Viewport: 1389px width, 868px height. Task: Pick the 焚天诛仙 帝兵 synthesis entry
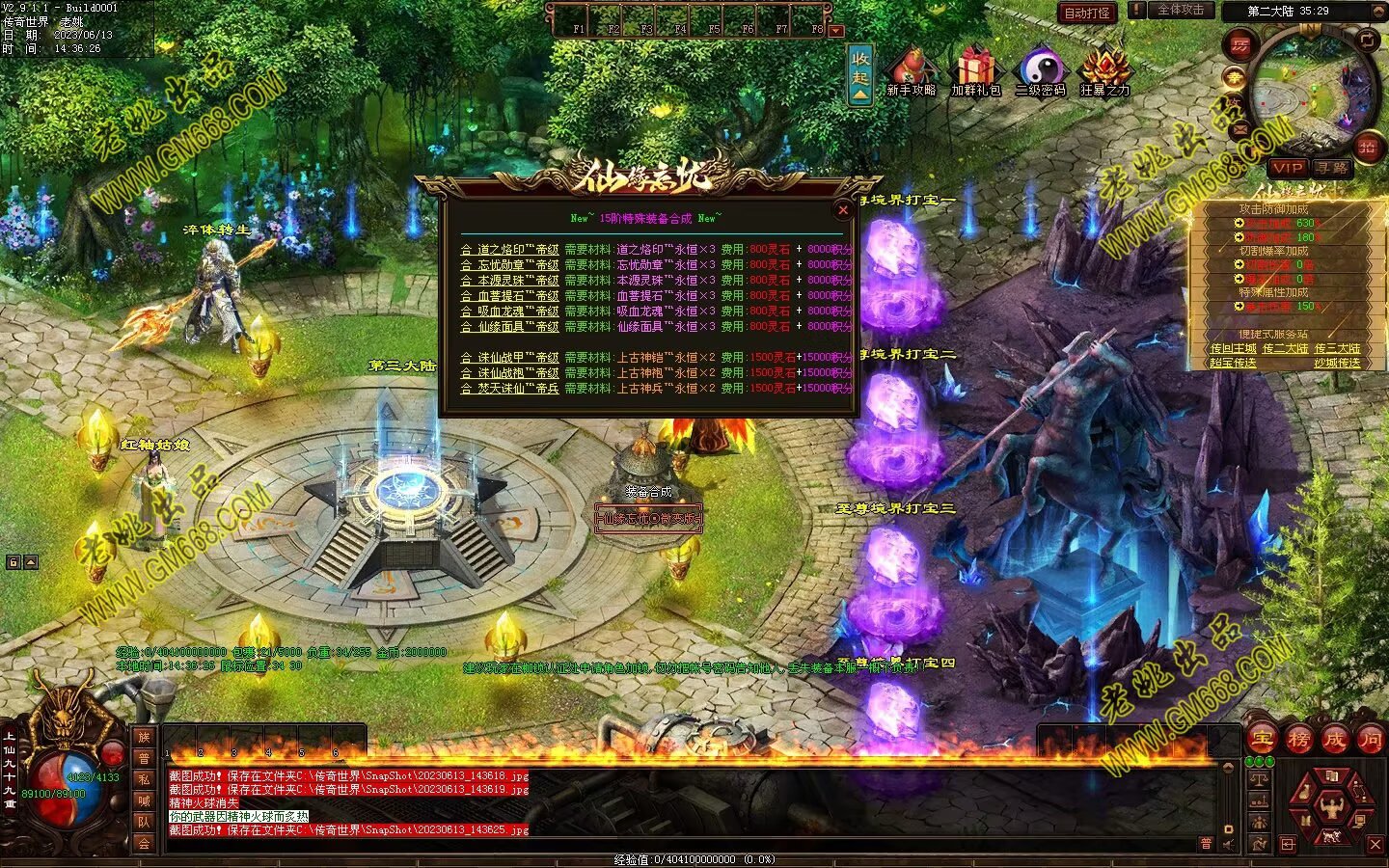(x=509, y=389)
